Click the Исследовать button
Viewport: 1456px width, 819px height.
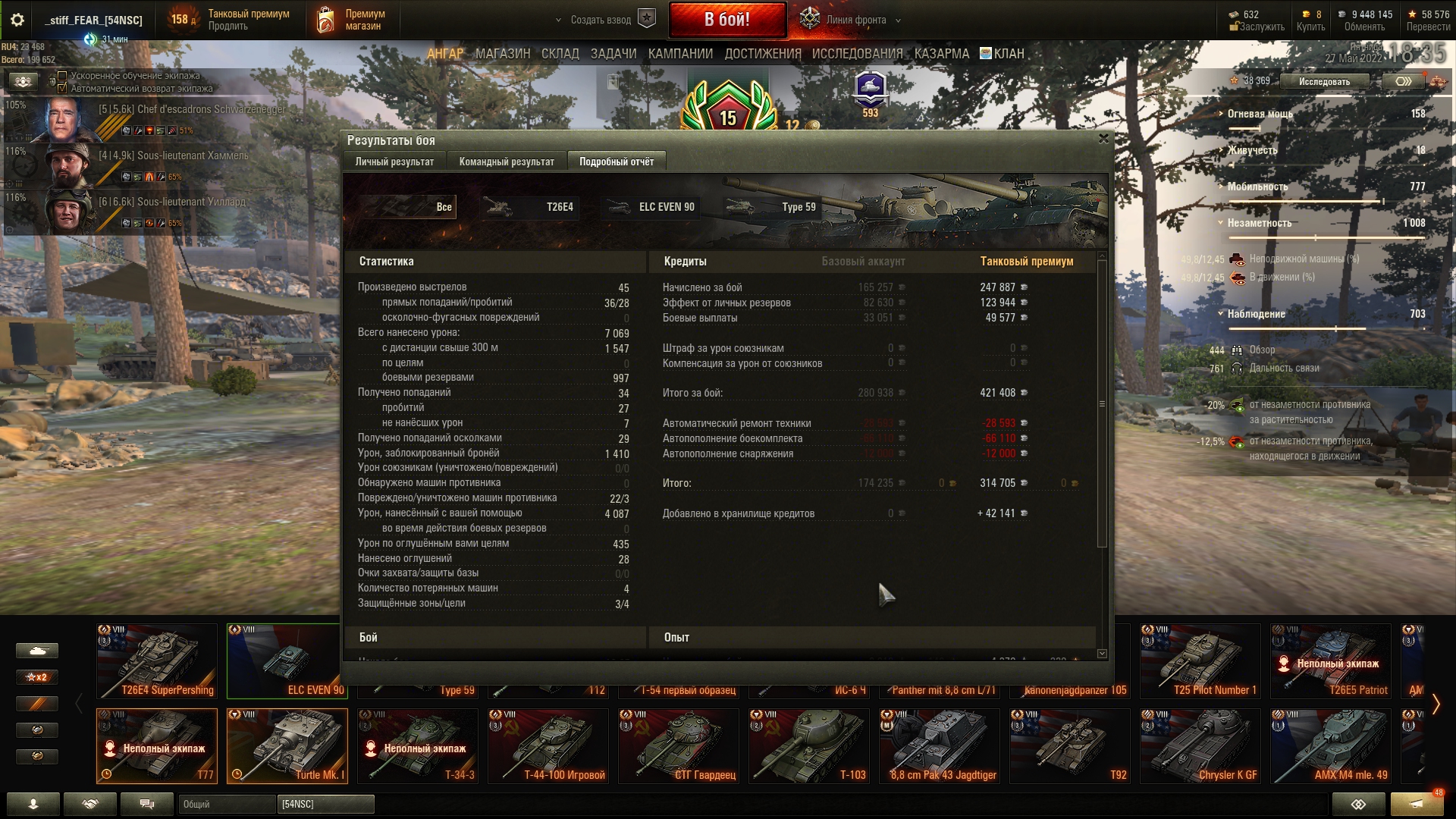pos(1324,81)
